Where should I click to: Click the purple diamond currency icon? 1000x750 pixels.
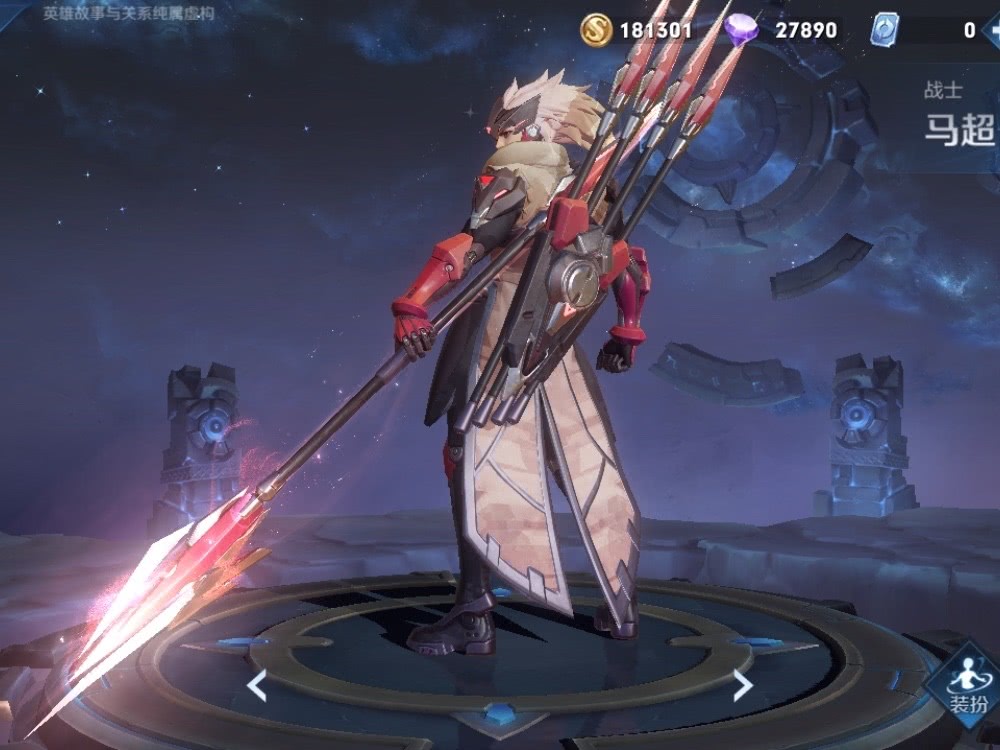pos(742,30)
